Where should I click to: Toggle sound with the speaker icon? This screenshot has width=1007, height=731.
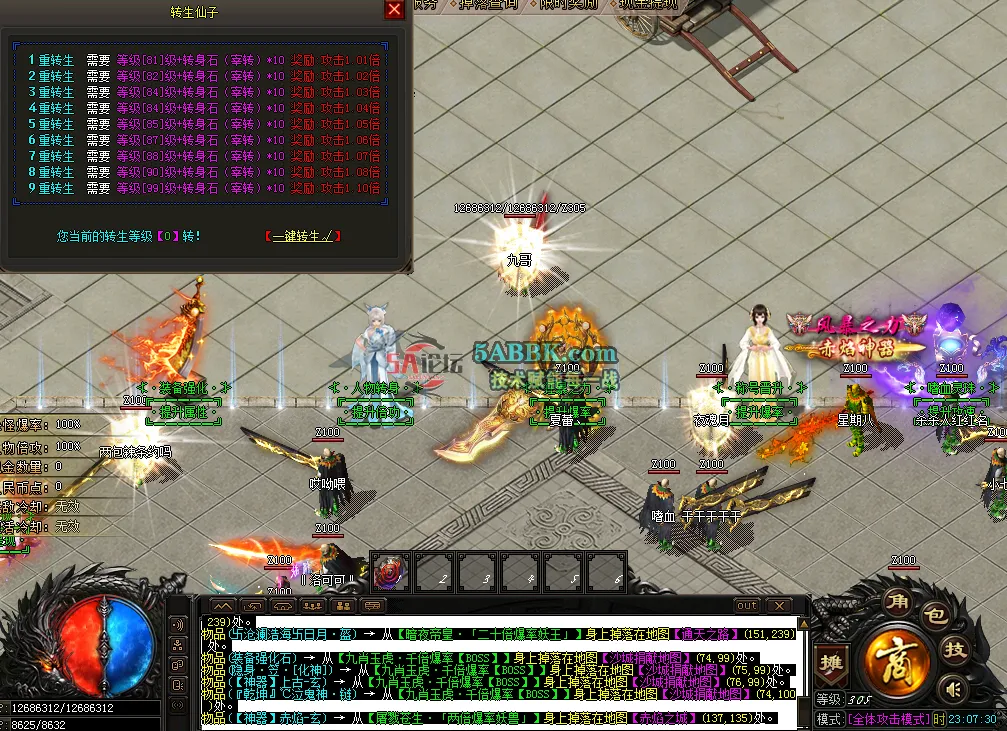tap(953, 688)
